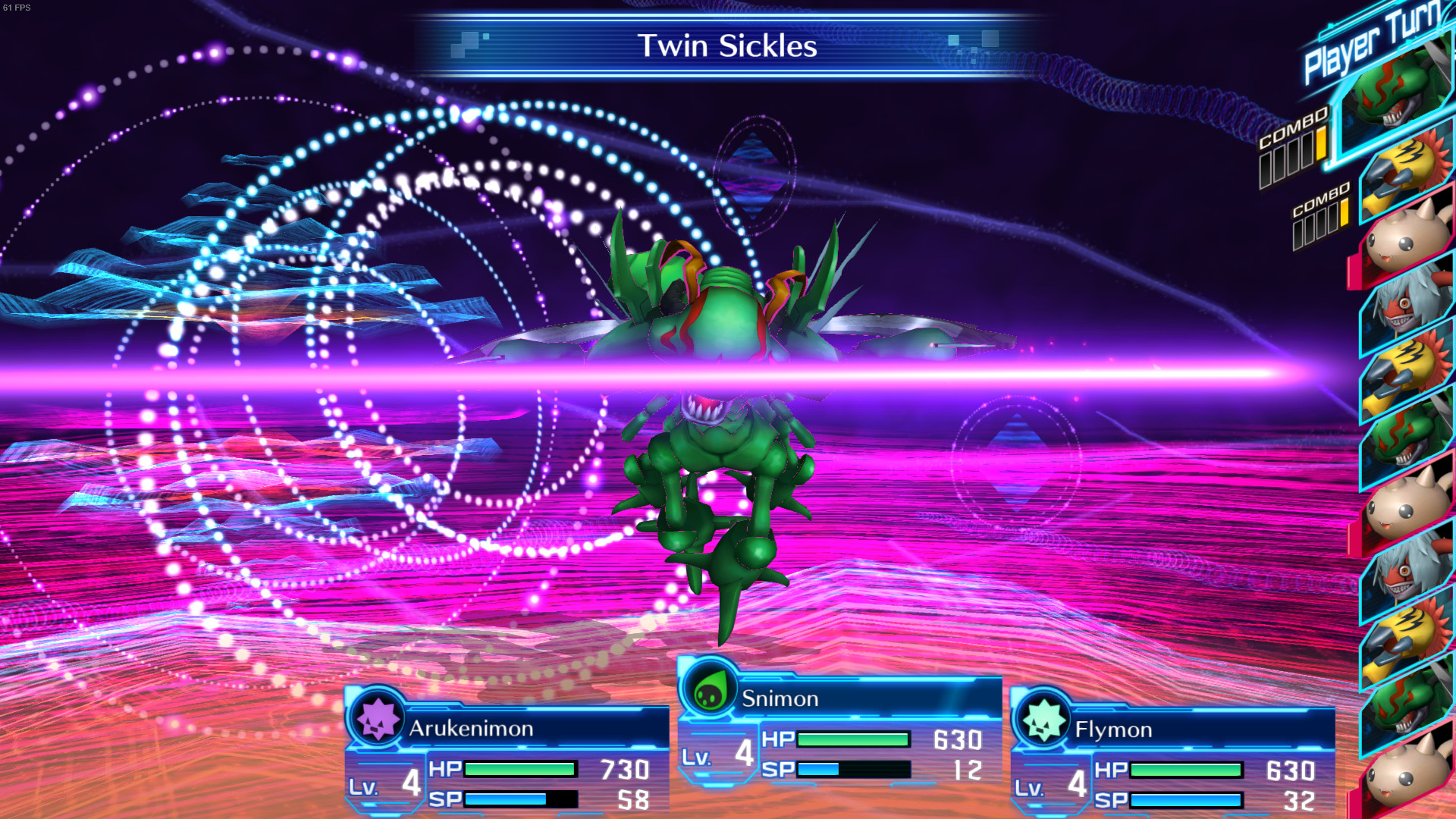The width and height of the screenshot is (1456, 819).
Task: Click the Arukenimon name label
Action: point(472,730)
